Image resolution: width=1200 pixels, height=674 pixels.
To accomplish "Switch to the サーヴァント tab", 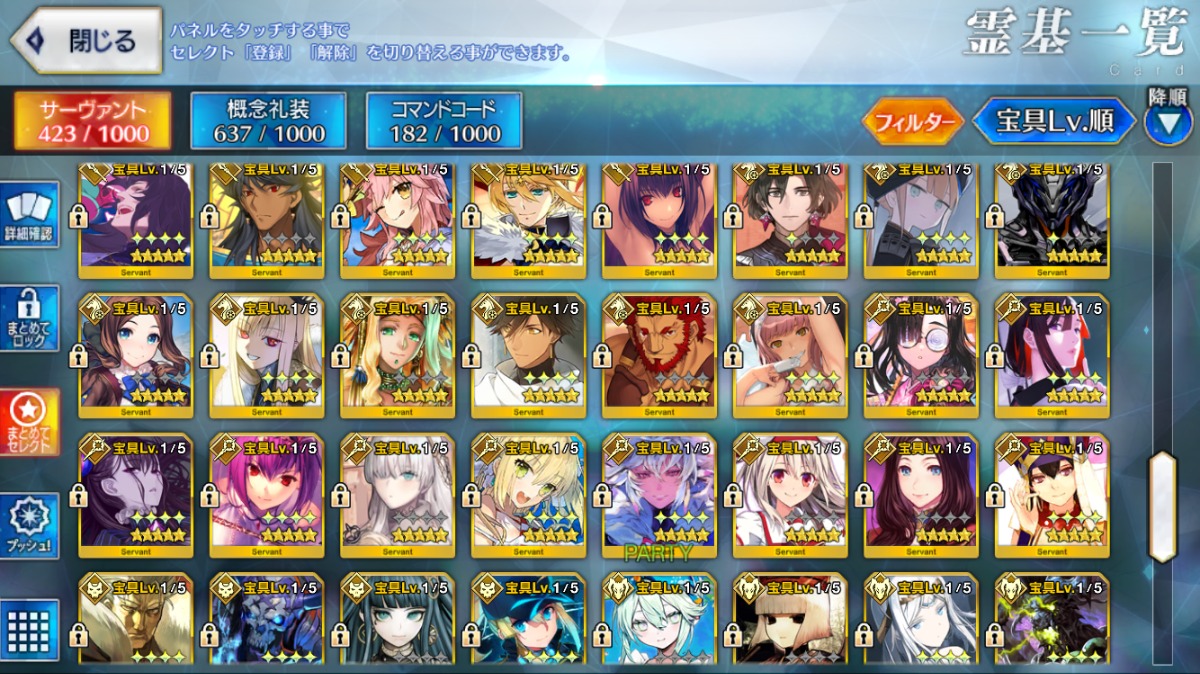I will [x=92, y=122].
